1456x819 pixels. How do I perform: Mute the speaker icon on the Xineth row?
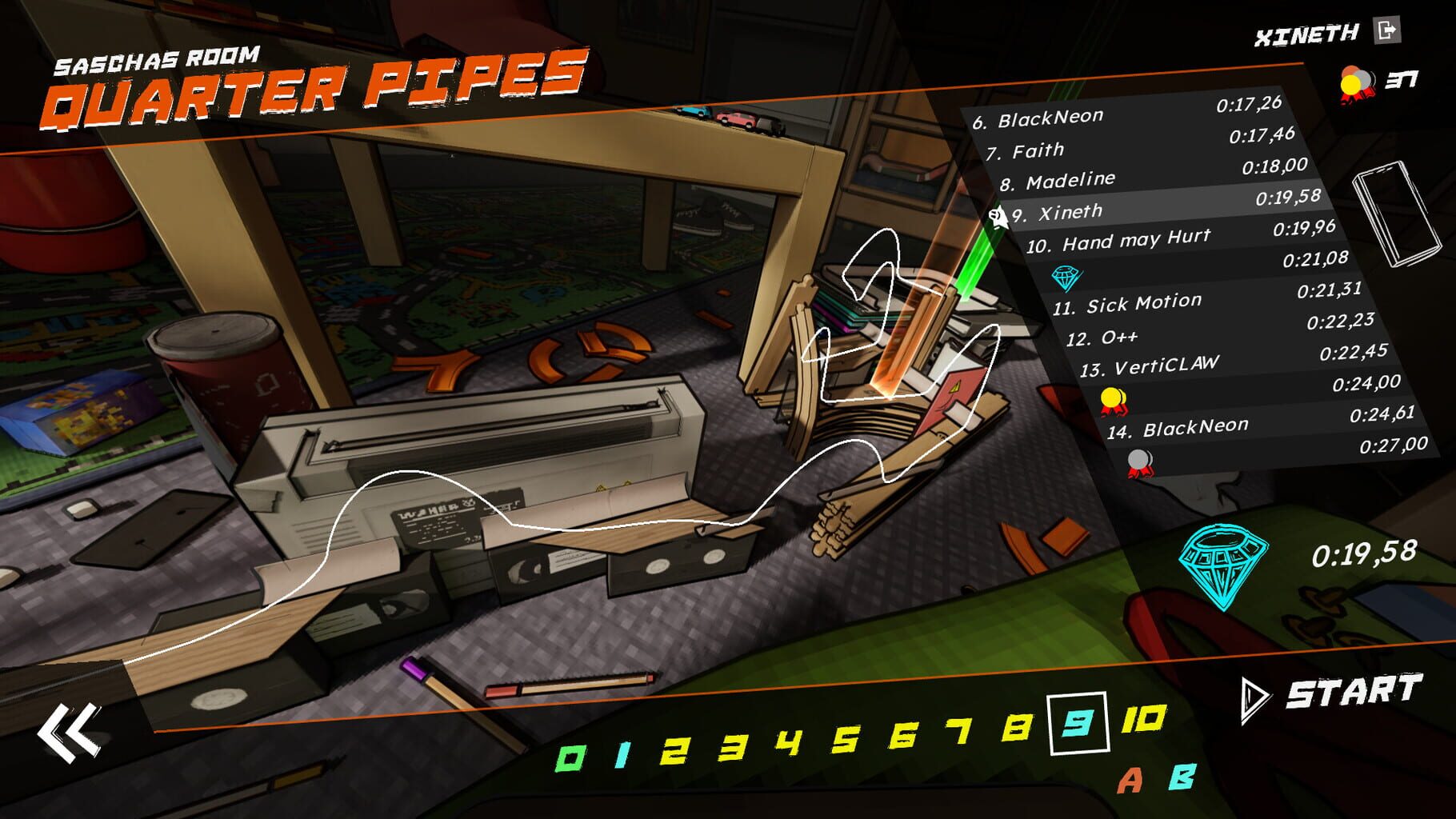[998, 214]
